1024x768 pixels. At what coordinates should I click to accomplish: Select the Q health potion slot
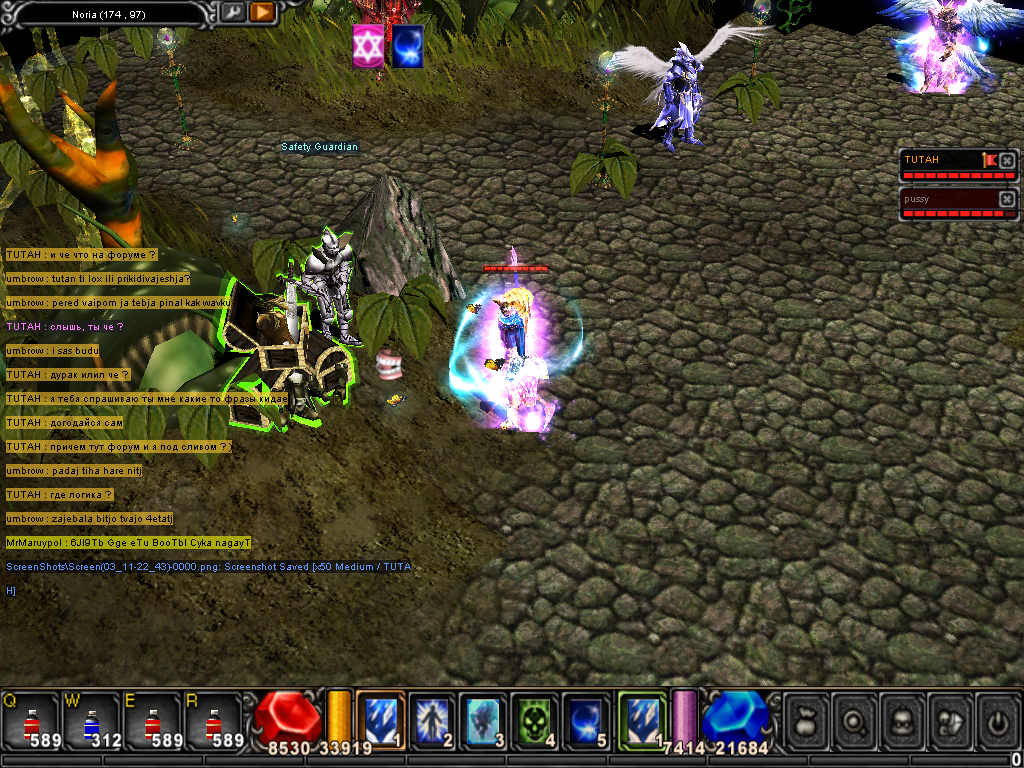(31, 720)
